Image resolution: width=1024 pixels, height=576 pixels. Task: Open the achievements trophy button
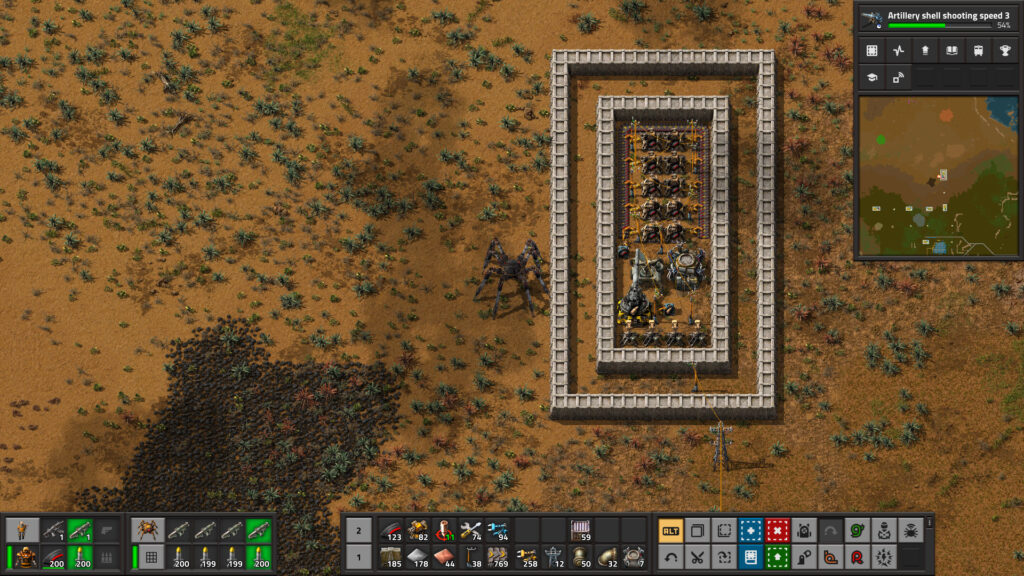point(1004,51)
